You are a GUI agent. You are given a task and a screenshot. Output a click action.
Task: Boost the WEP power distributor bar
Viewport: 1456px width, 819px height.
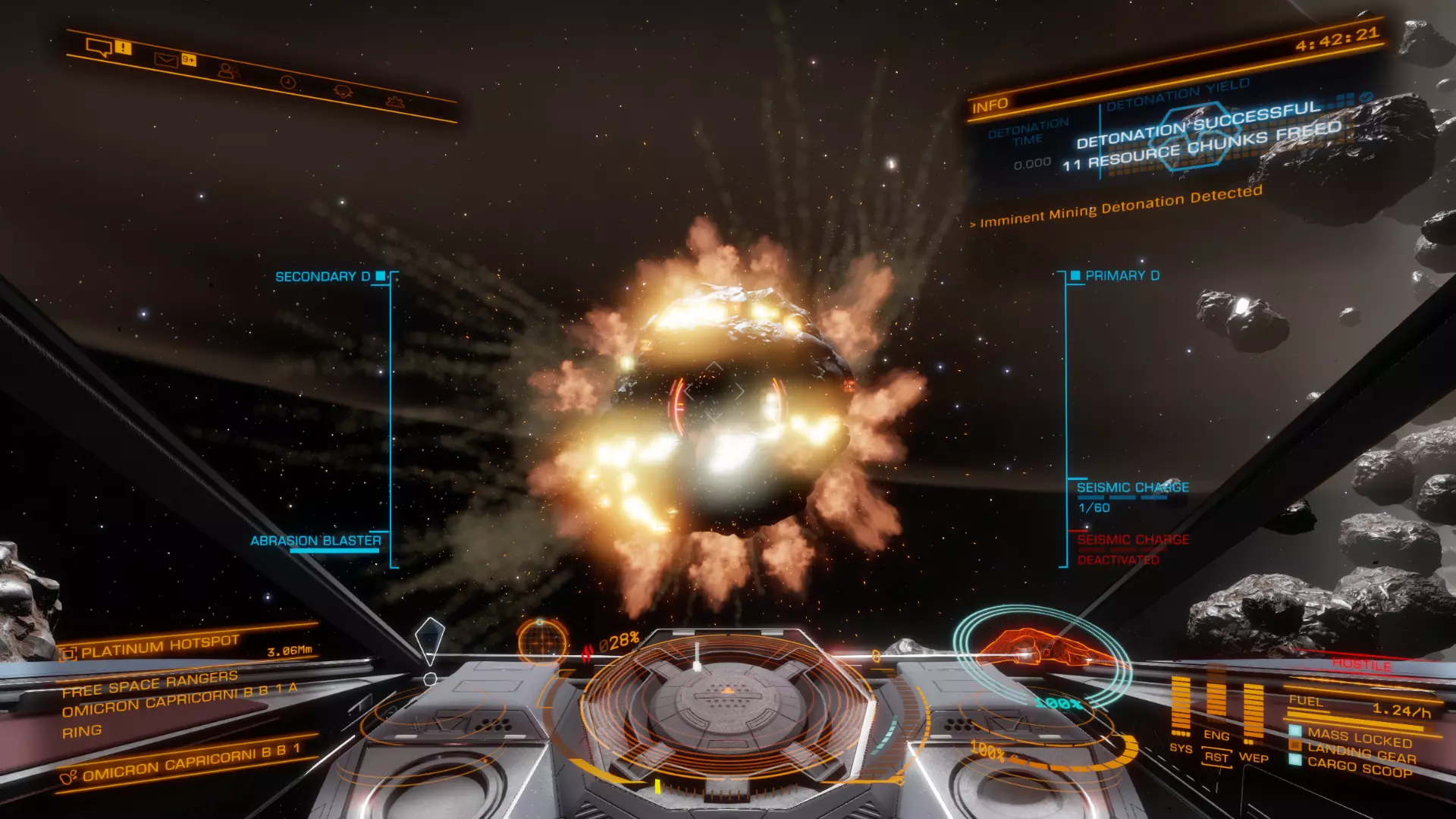[x=1253, y=713]
